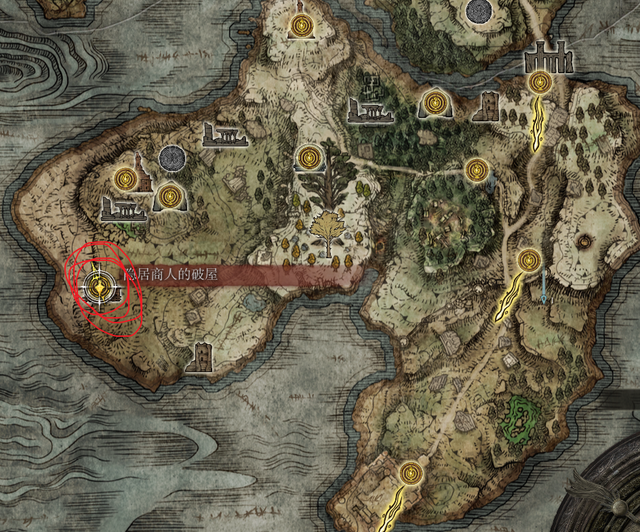Select the grace marker beside the statue tower

coord(126,177)
